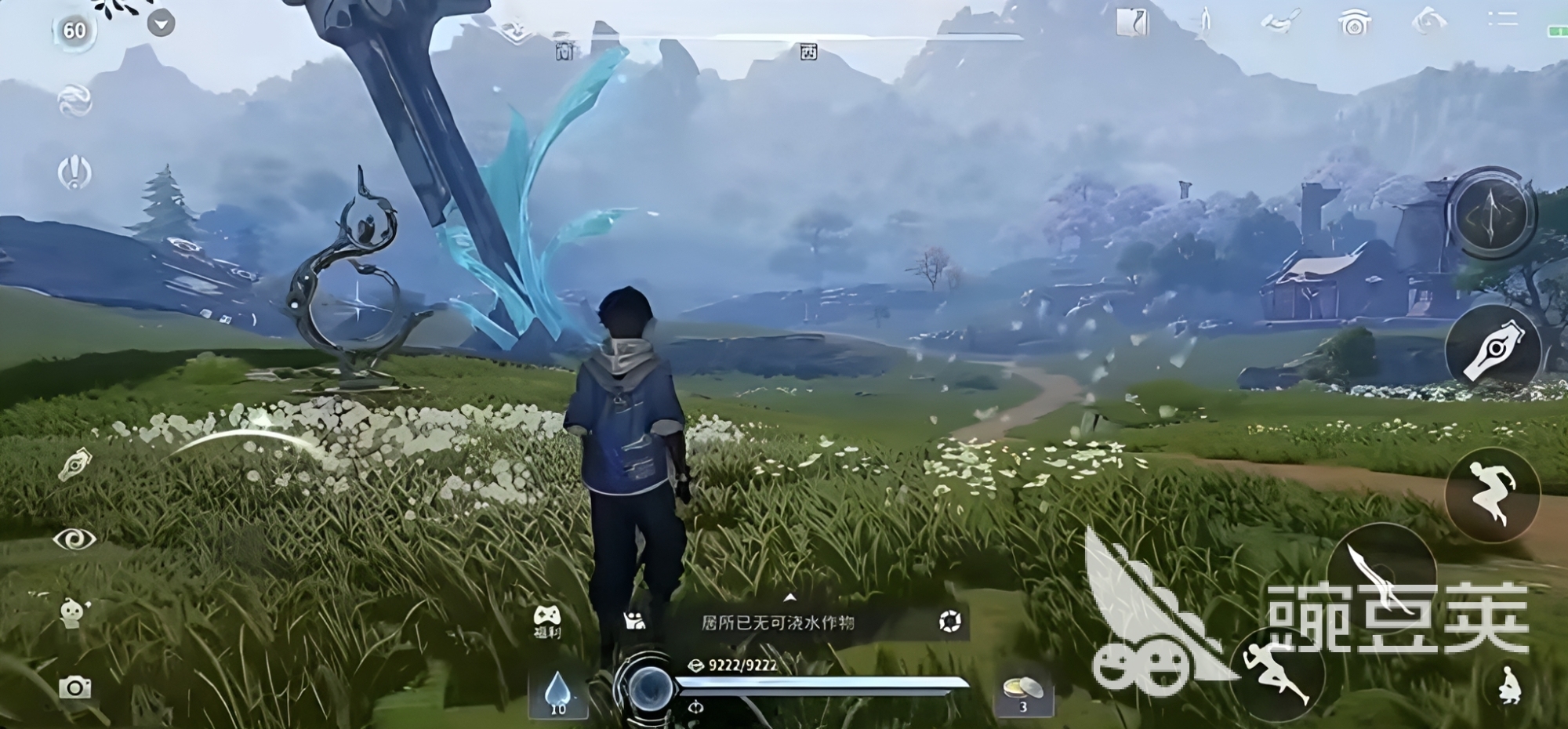Toggle the eye view icon on the left

click(74, 539)
